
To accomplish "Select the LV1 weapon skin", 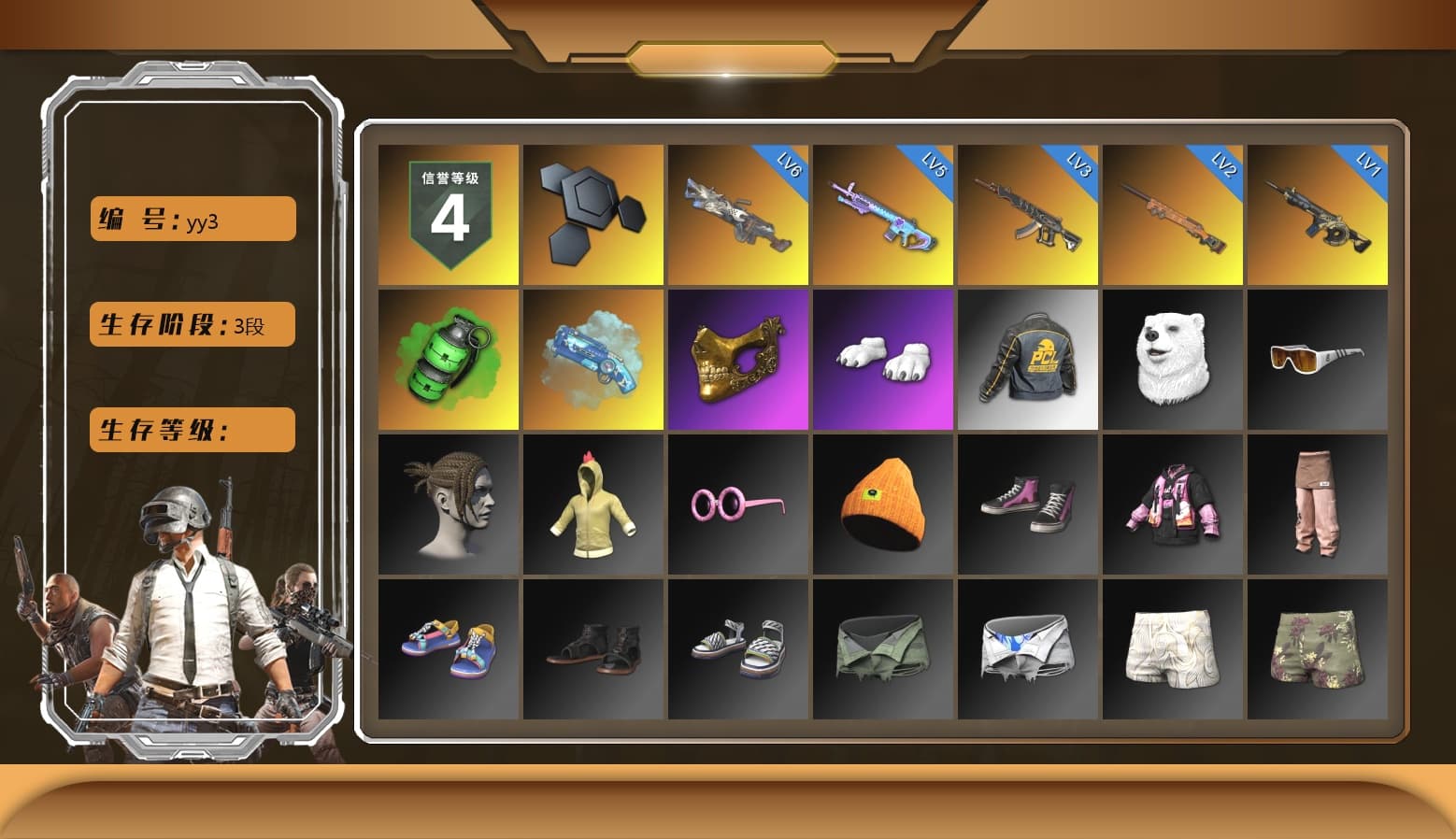I will [x=1318, y=215].
